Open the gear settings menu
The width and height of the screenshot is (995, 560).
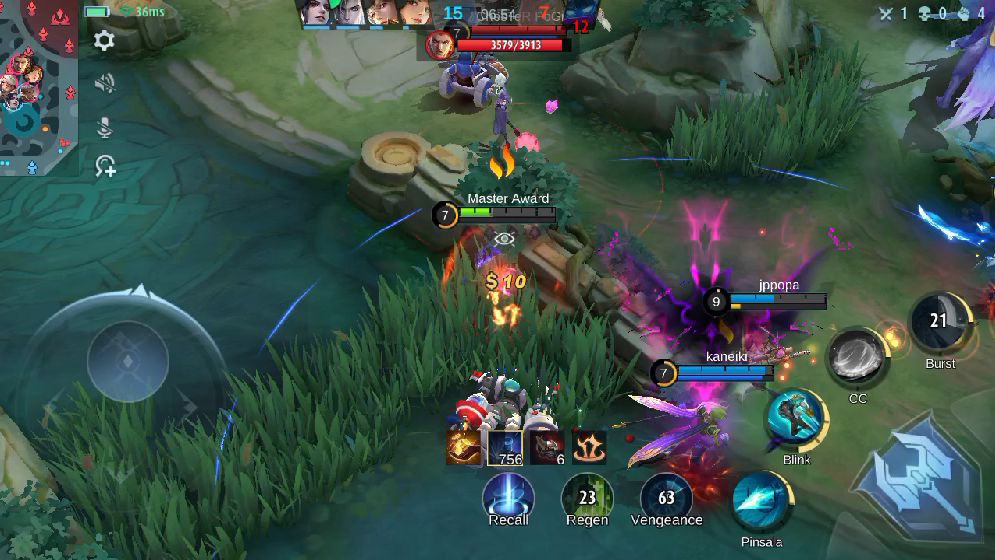104,41
